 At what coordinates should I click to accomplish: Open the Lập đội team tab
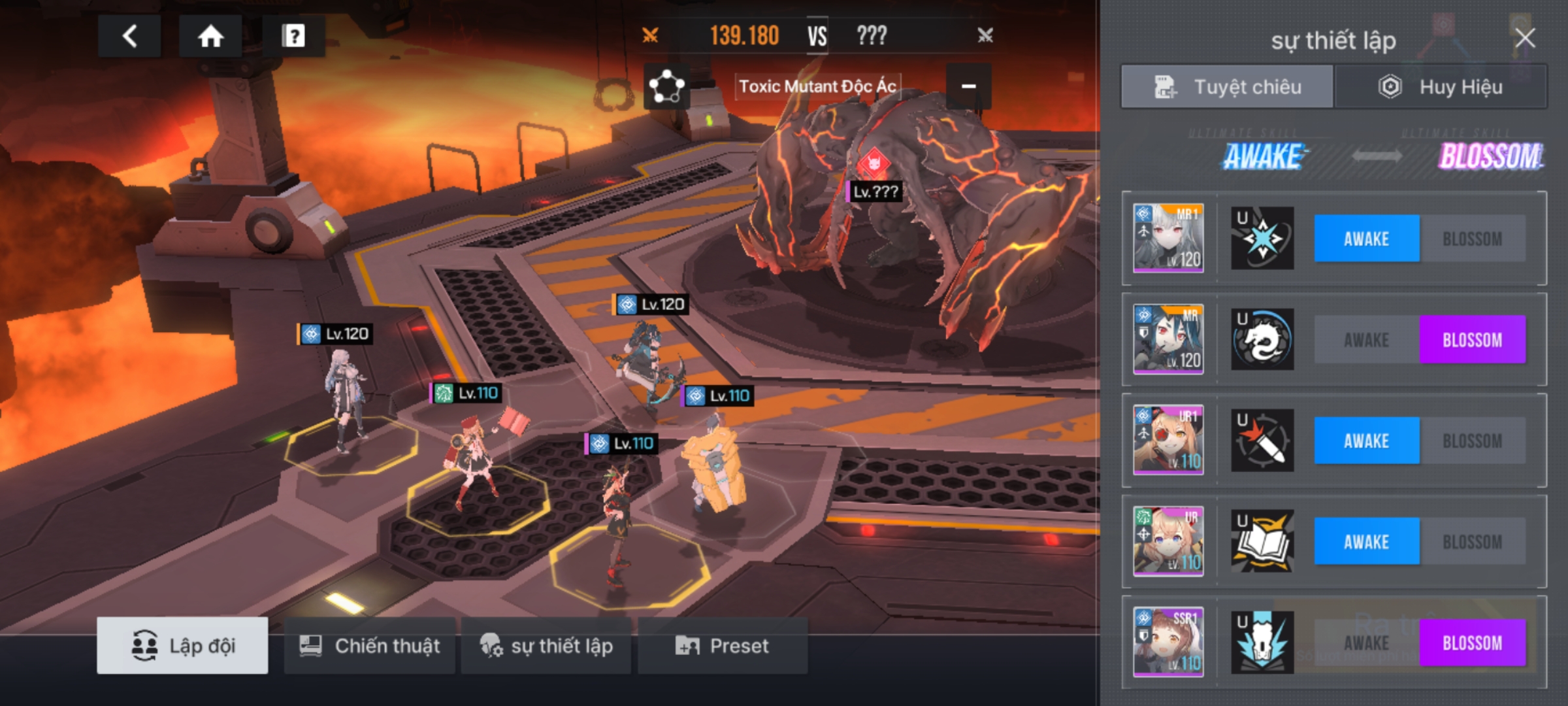coord(182,646)
